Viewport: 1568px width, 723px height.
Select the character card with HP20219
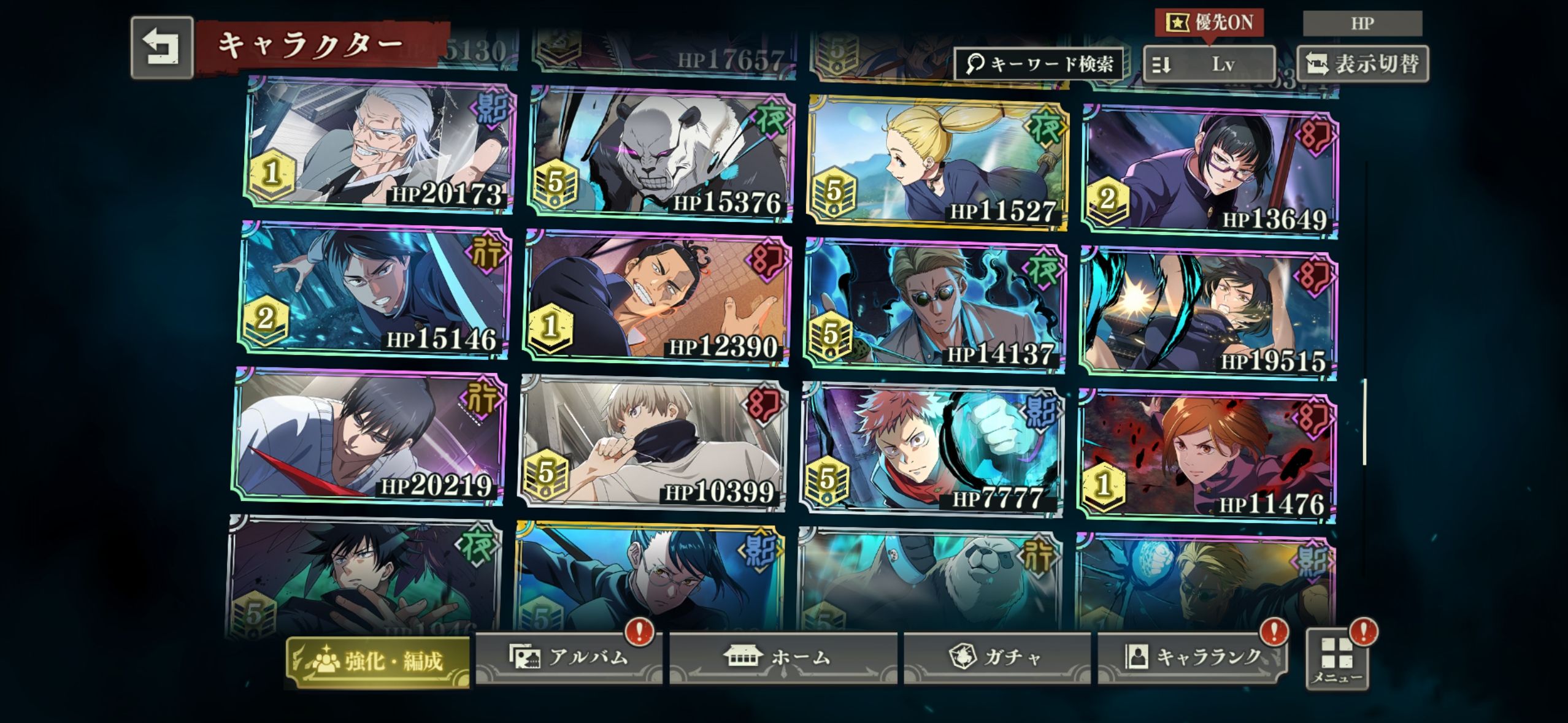tap(370, 436)
